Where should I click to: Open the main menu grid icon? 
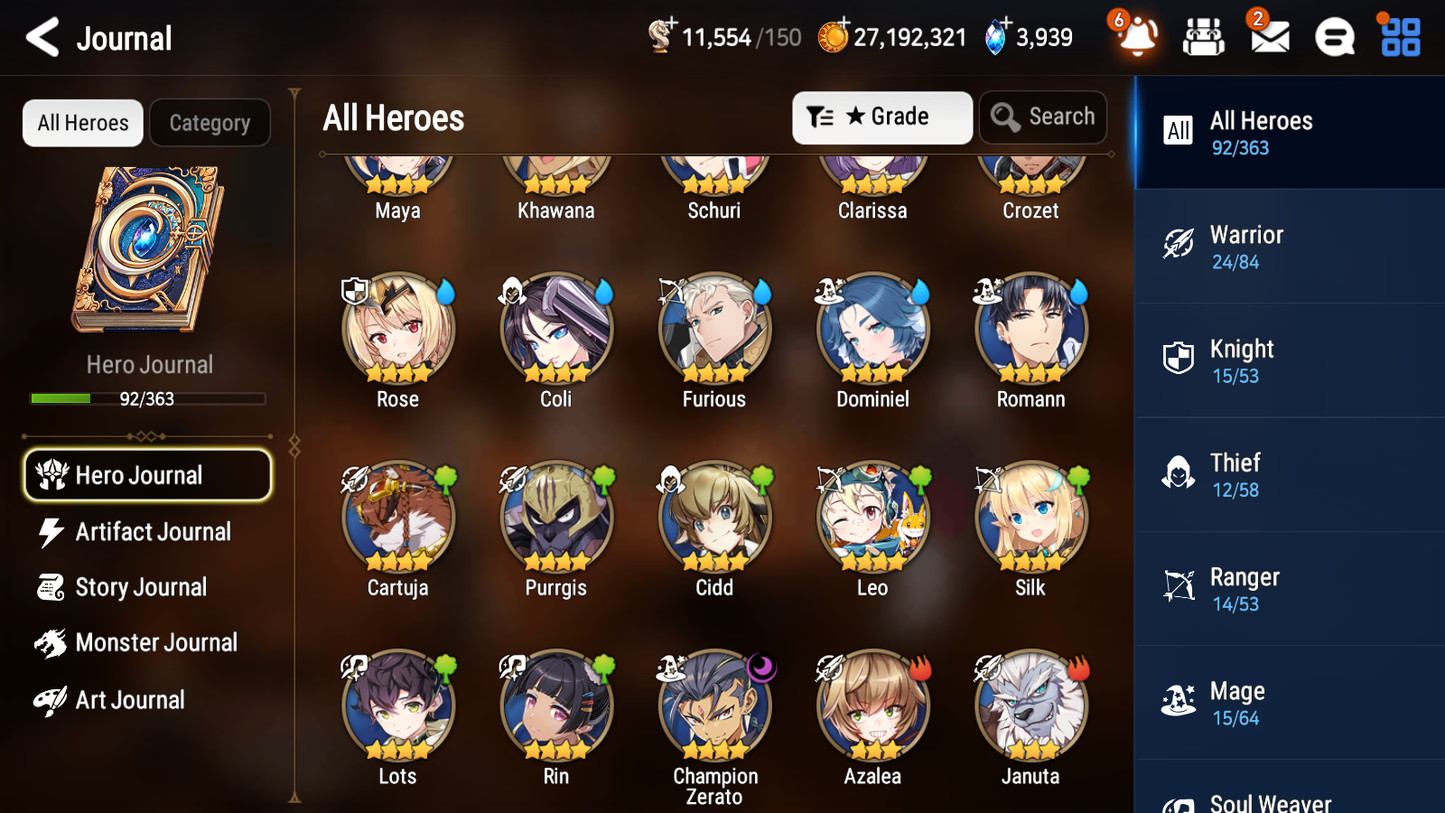pyautogui.click(x=1399, y=36)
